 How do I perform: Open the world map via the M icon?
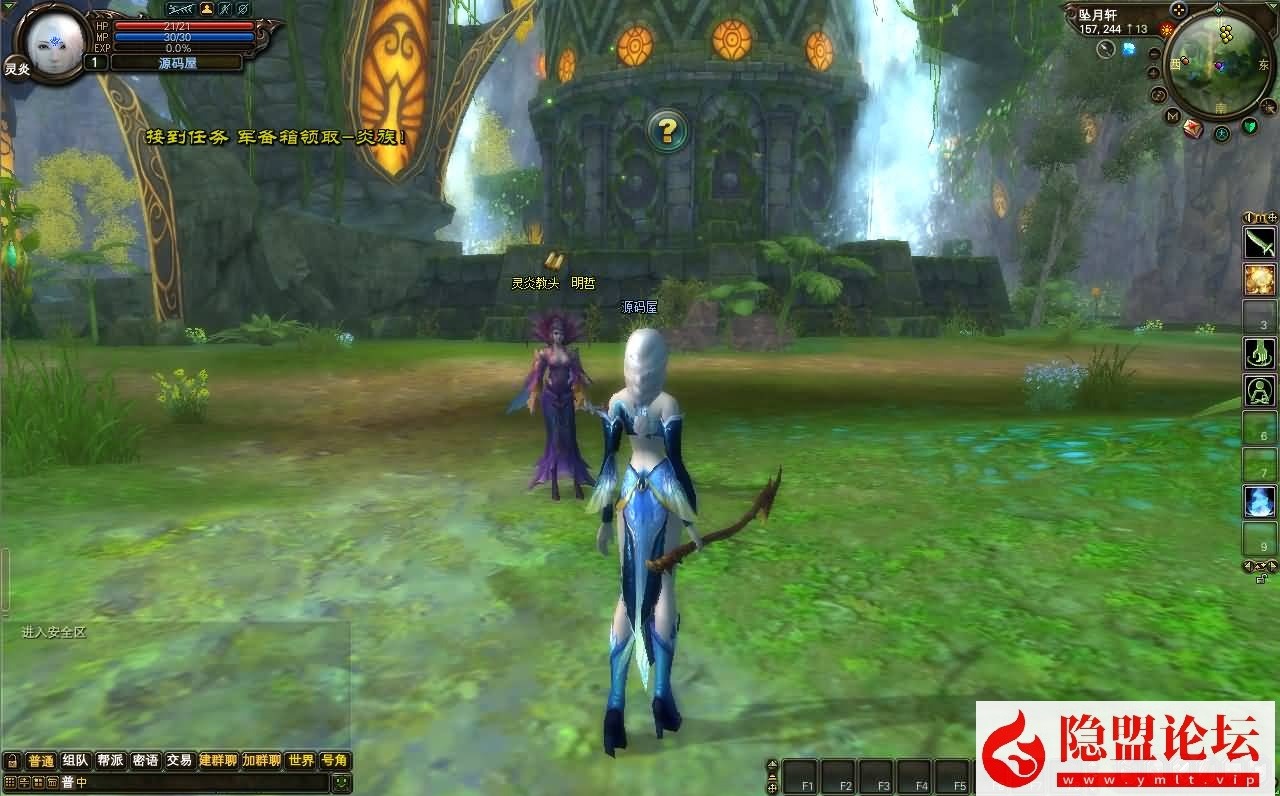(1171, 115)
